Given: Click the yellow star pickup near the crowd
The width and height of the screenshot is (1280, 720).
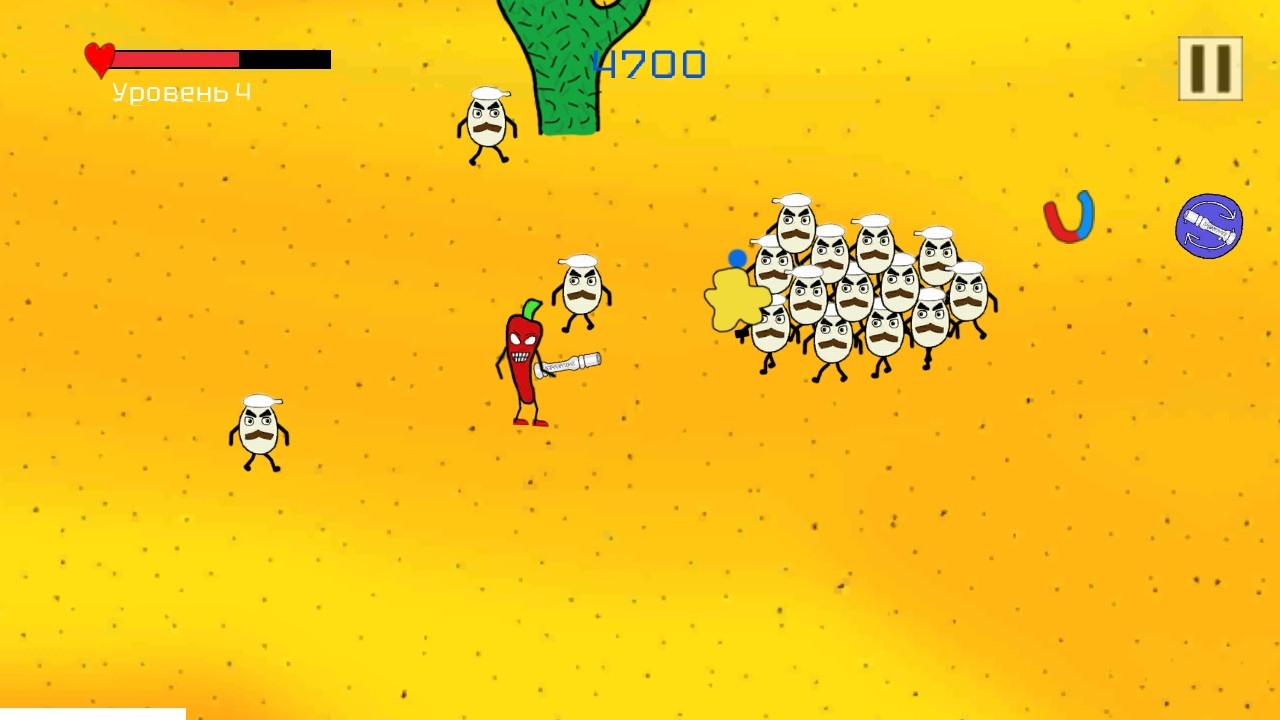Looking at the screenshot, I should pyautogui.click(x=738, y=300).
